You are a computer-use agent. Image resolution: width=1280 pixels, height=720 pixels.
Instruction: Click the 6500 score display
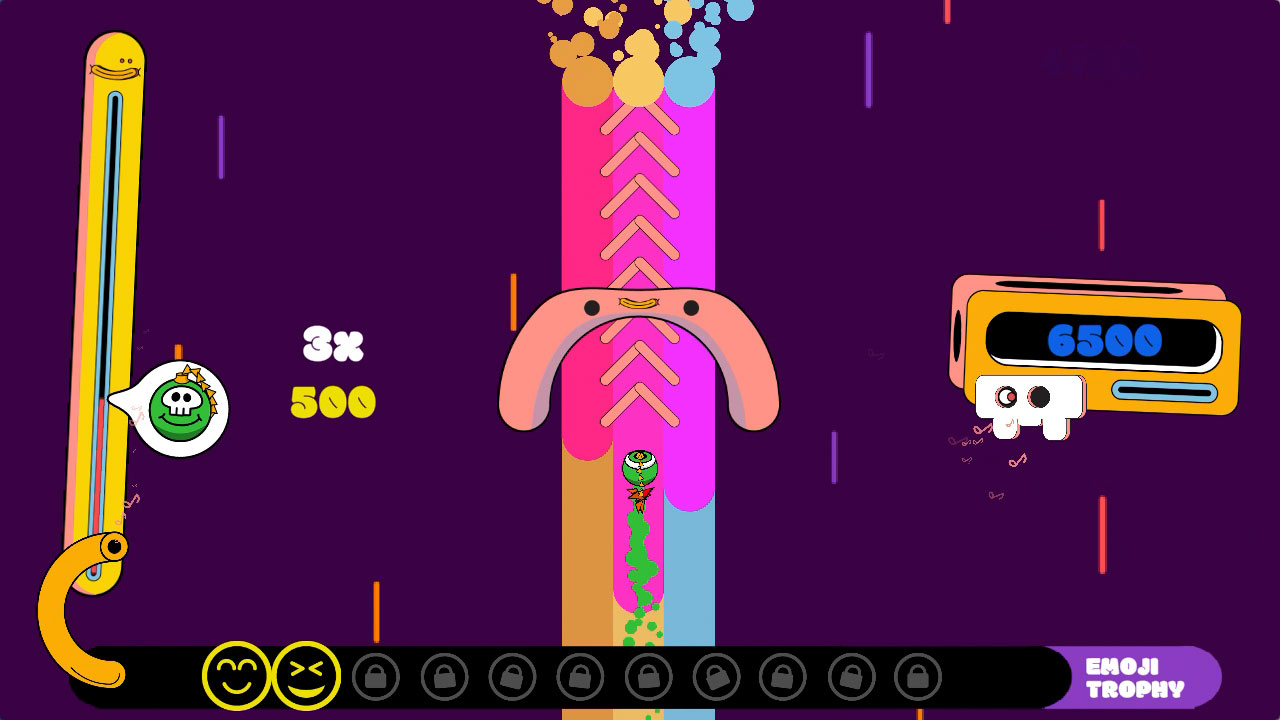(1102, 340)
